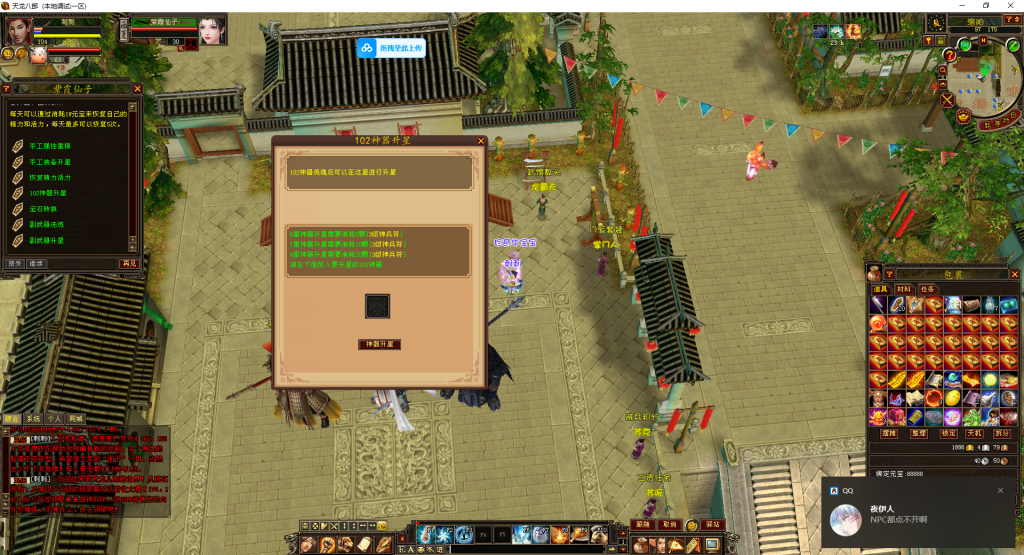1024x555 pixels.
Task: Place an item in the empty artifact slot
Action: coord(378,305)
